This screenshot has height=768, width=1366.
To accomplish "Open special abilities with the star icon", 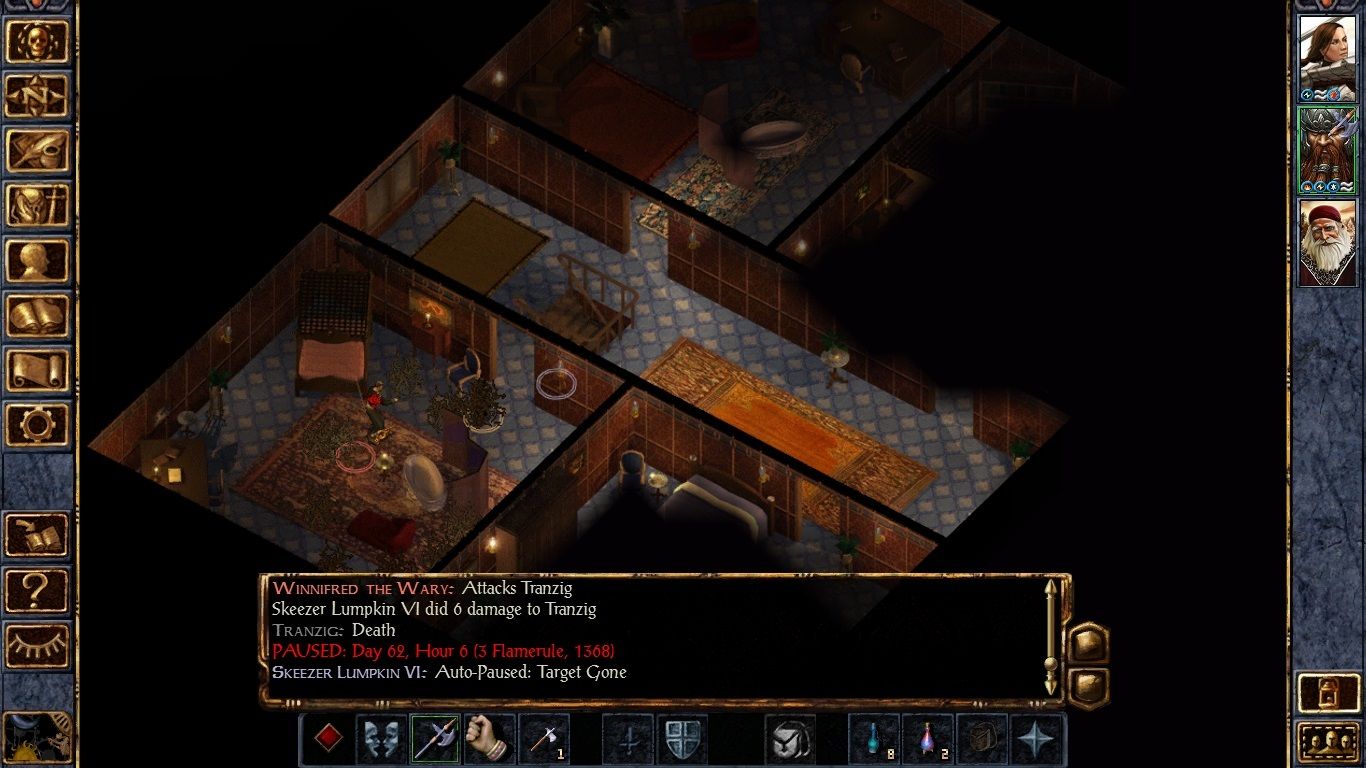I will click(x=1038, y=738).
